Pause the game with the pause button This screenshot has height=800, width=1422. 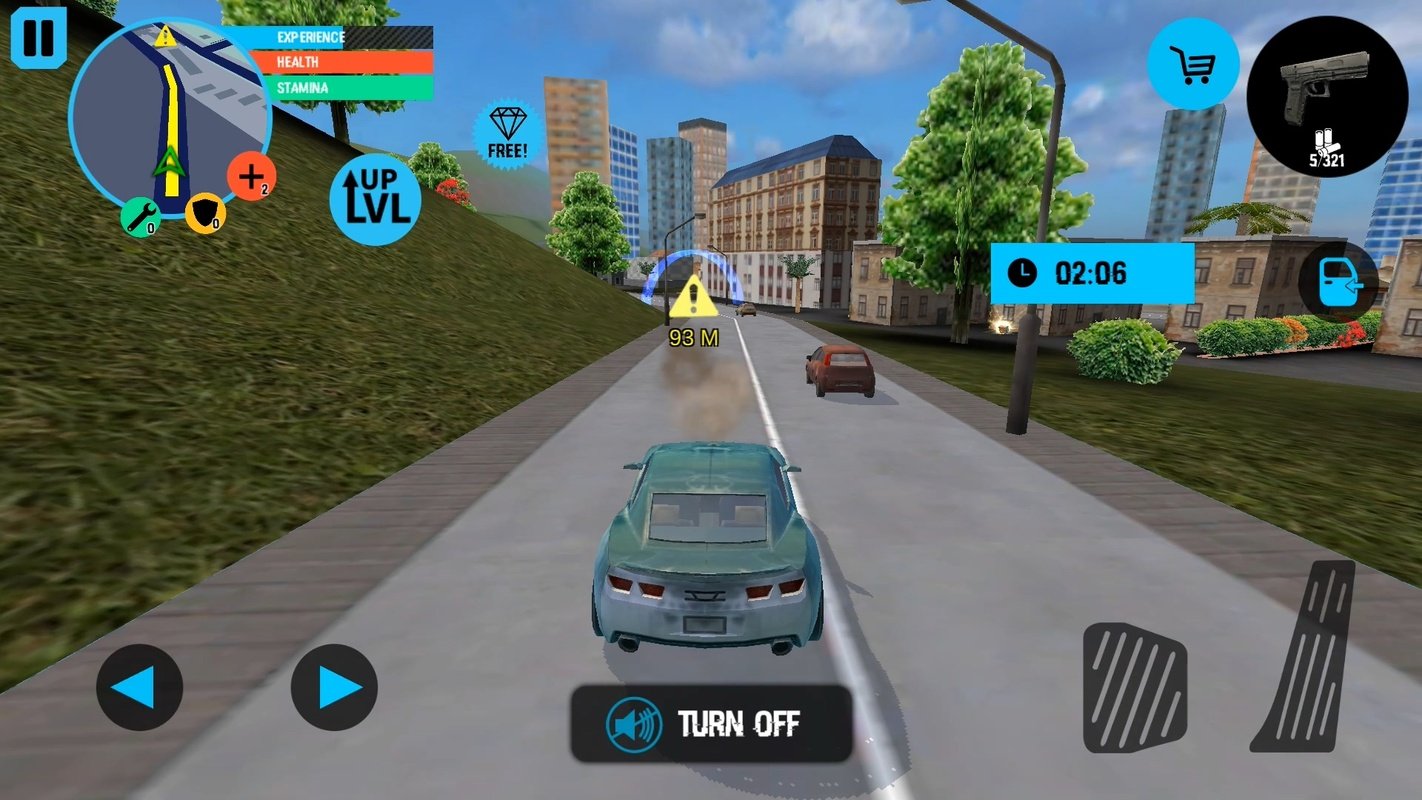[x=38, y=37]
